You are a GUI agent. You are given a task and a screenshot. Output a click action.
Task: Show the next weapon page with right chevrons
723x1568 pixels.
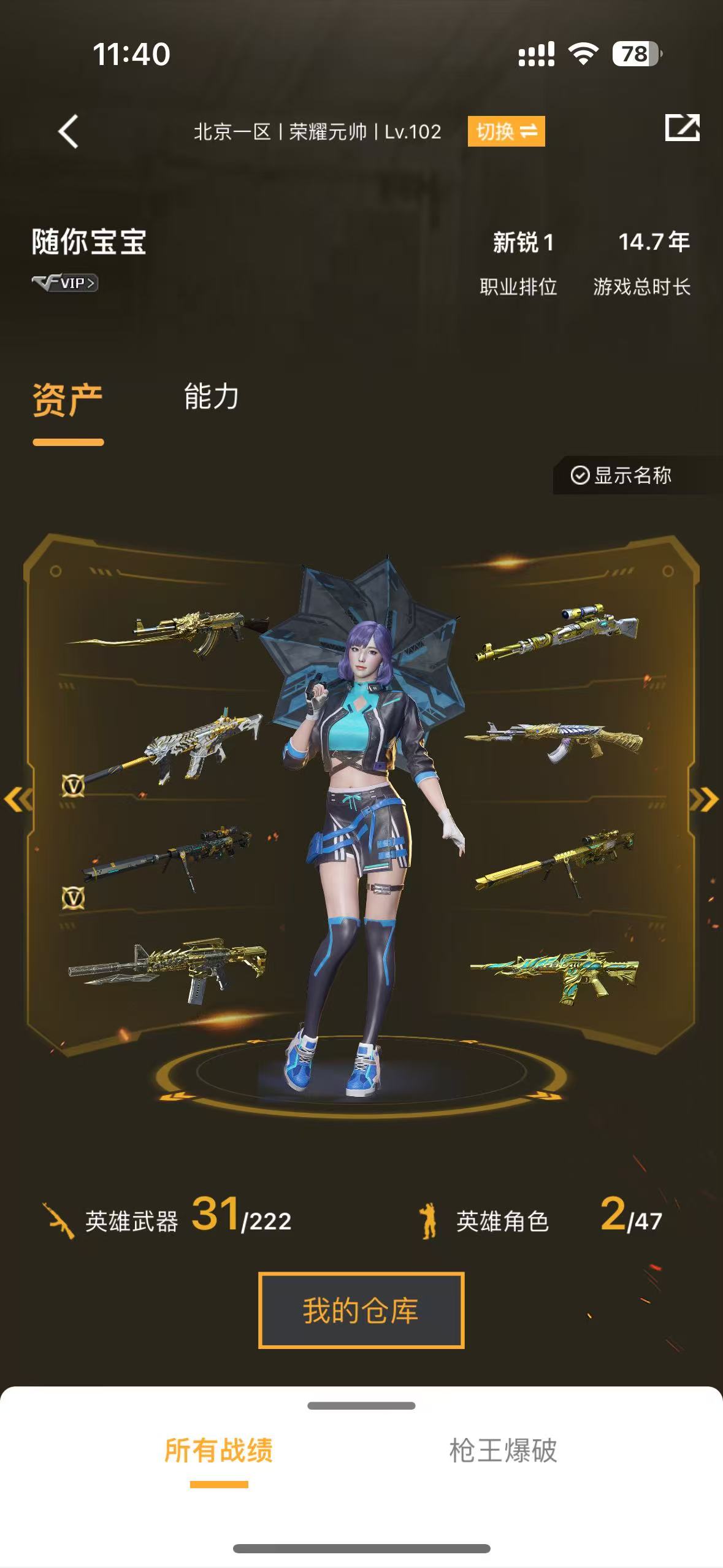click(x=705, y=799)
